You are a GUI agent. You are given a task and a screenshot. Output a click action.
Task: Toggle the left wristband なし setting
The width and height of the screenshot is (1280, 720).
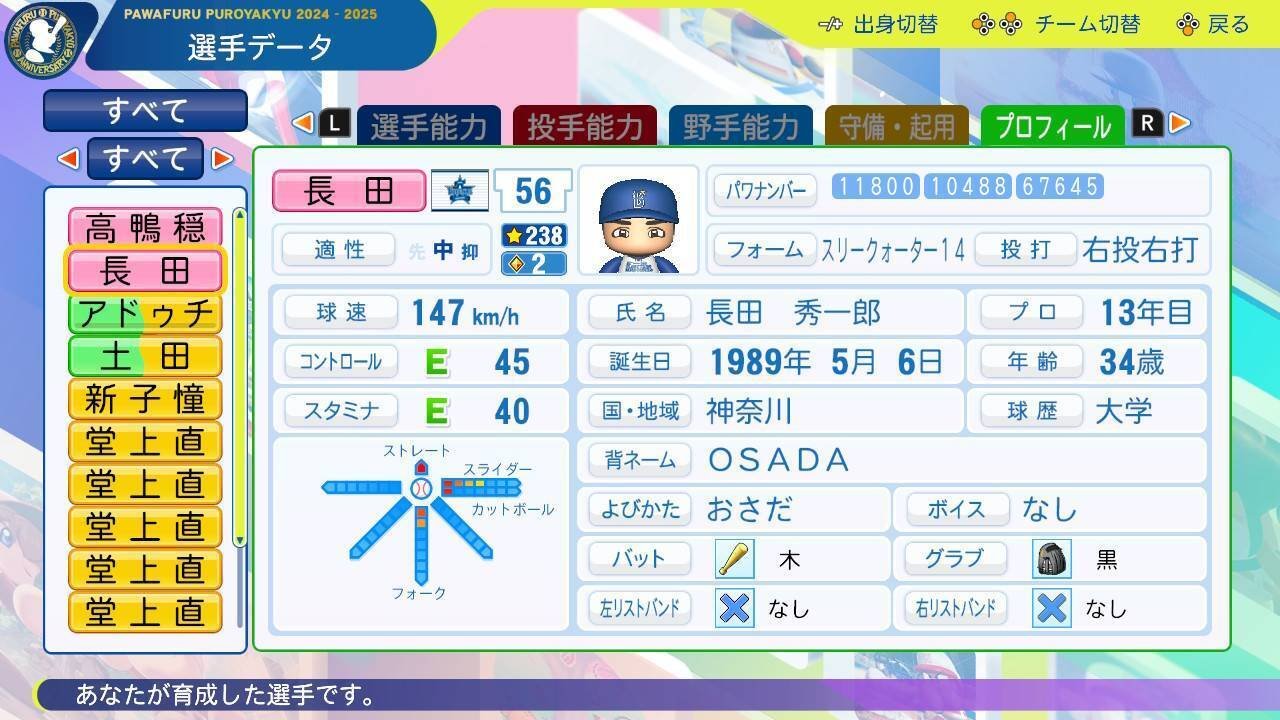coord(733,607)
